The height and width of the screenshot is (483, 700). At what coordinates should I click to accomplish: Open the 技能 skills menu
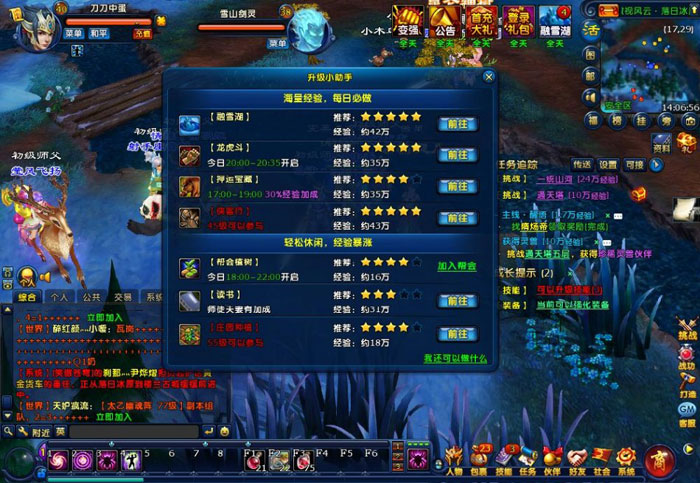pos(504,461)
